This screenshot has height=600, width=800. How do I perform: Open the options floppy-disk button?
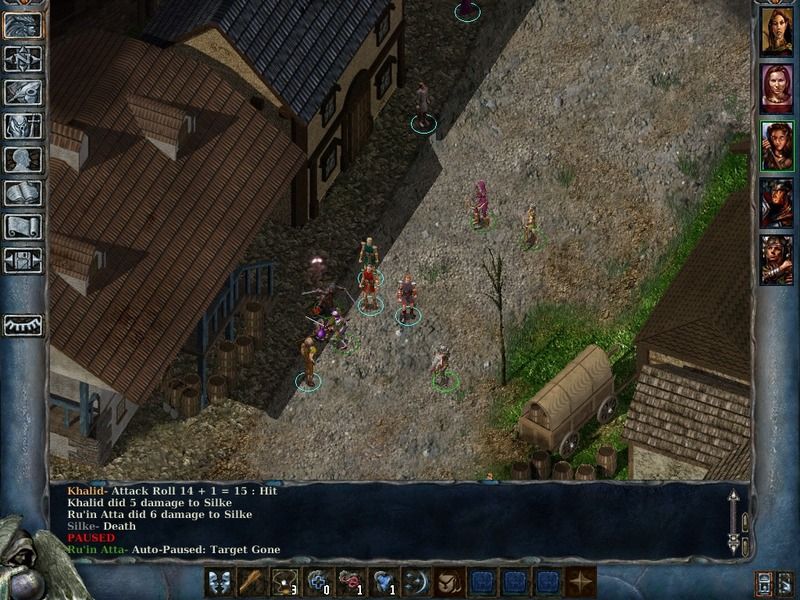(x=22, y=261)
